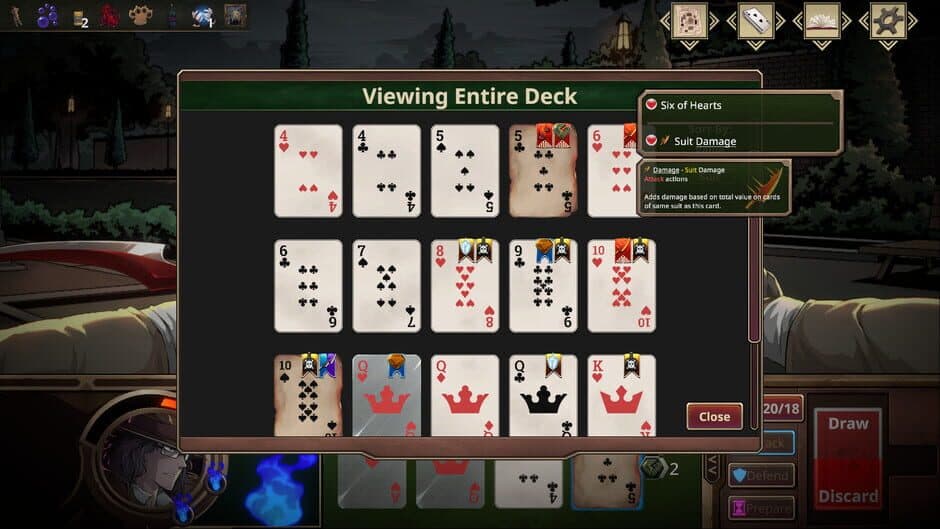Viewport: 940px width, 529px height.
Task: Close the deck viewer
Action: 714,416
